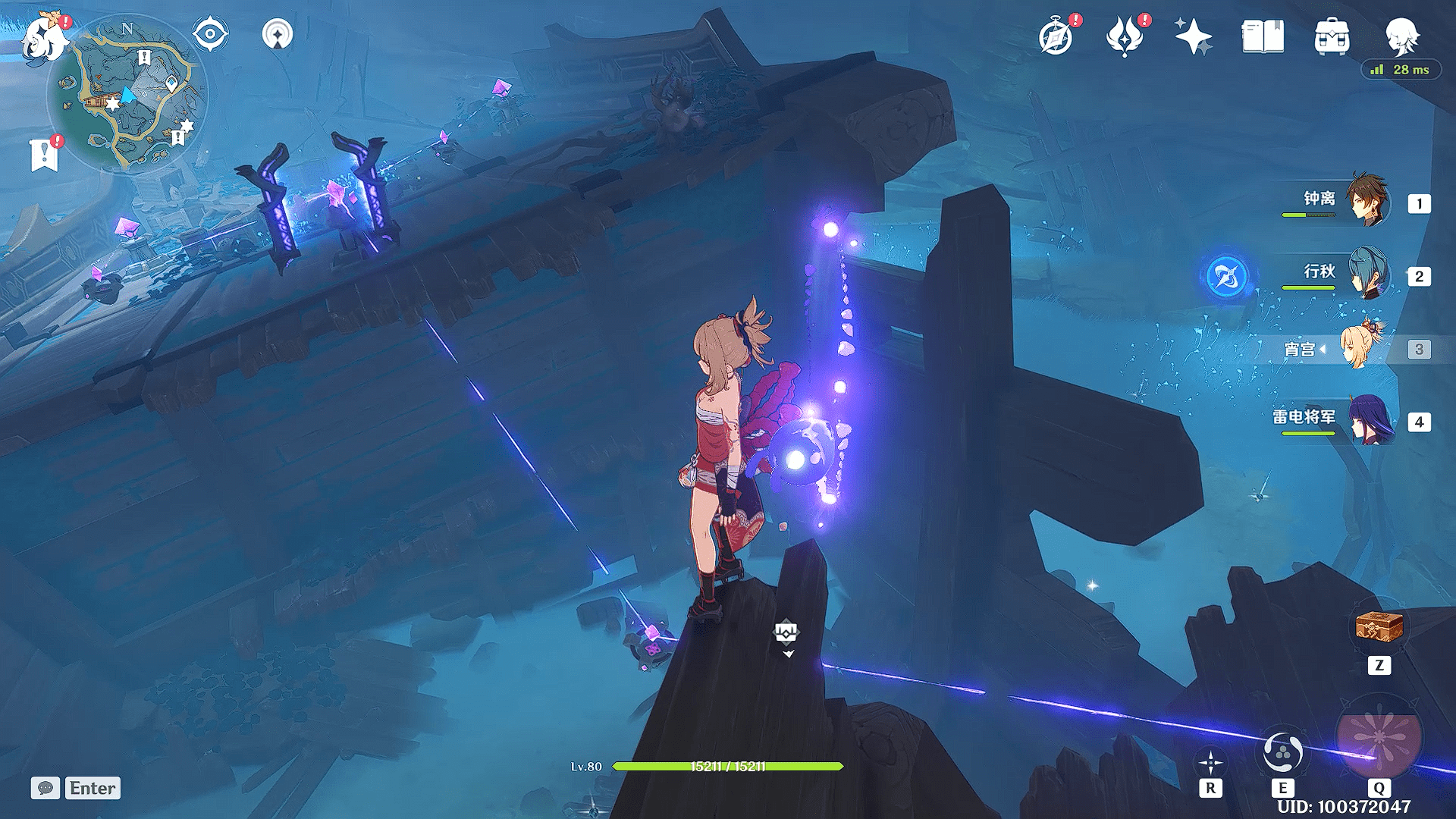Activate the elemental skill icon
1456x819 pixels.
(1282, 753)
